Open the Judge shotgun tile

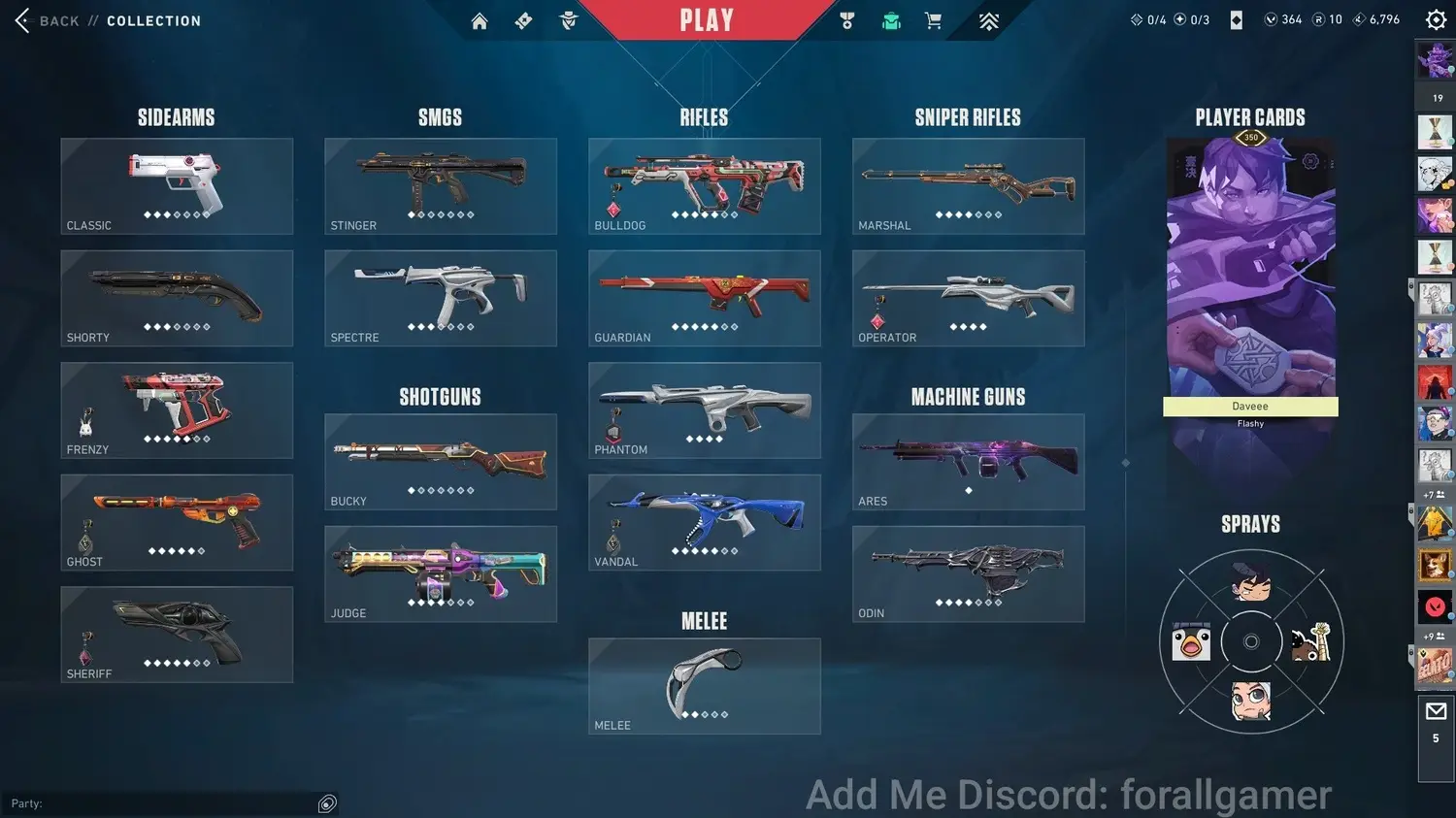tap(441, 573)
